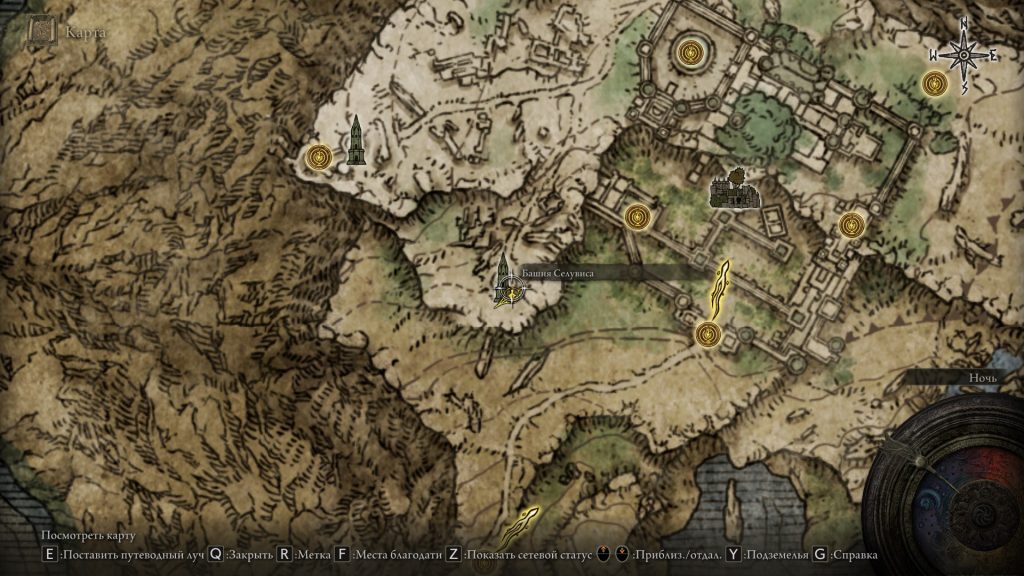This screenshot has width=1024, height=576.
Task: Select the grace marker nearest the compass rose
Action: point(934,83)
